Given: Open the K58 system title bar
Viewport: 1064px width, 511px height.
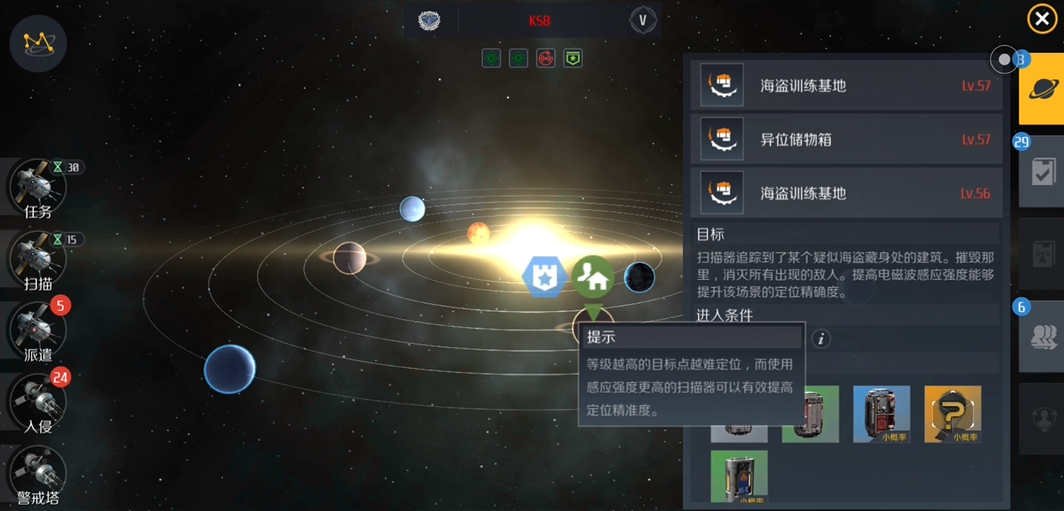Looking at the screenshot, I should [x=540, y=20].
